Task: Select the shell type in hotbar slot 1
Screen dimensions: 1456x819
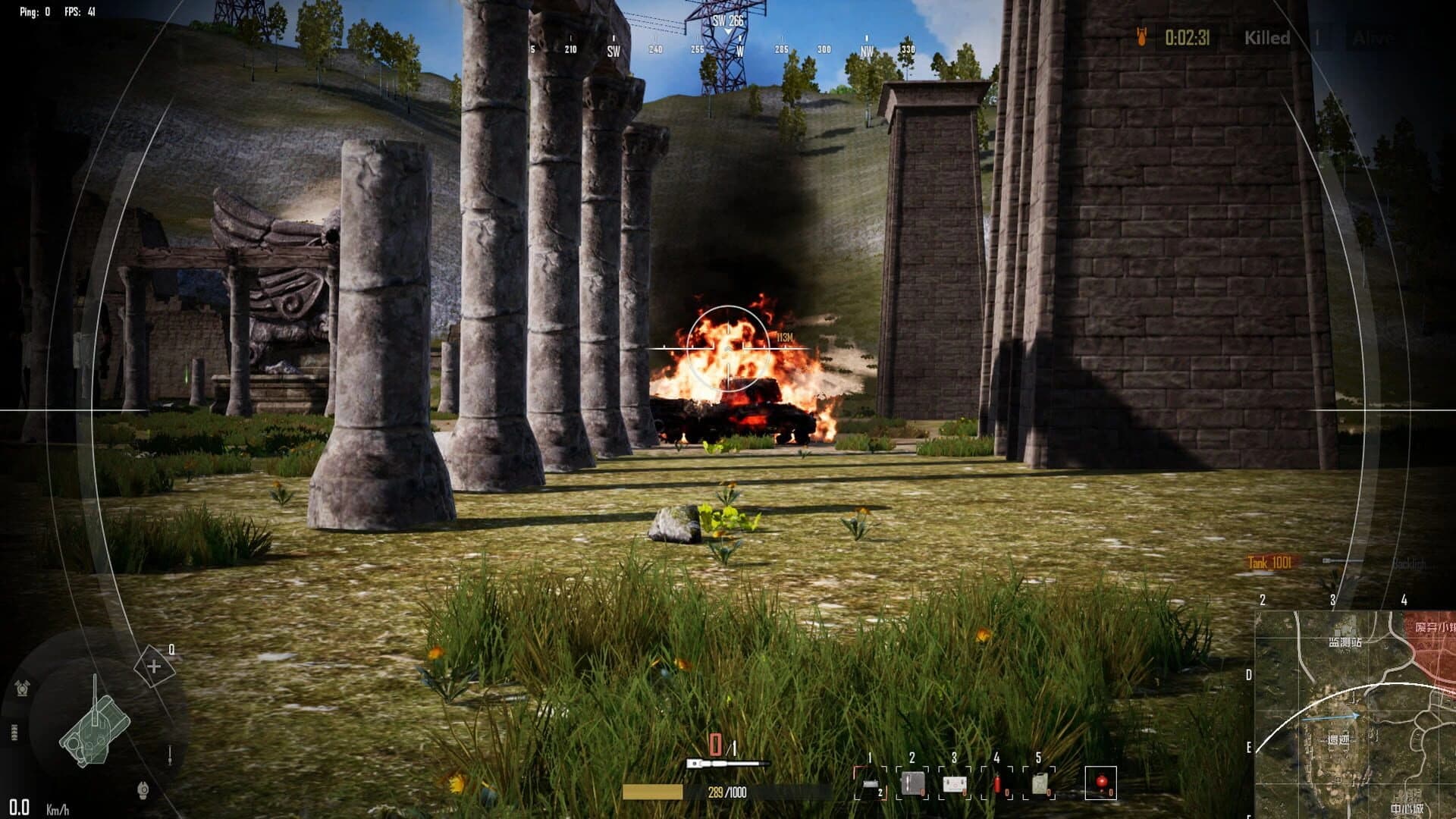Action: (x=871, y=783)
